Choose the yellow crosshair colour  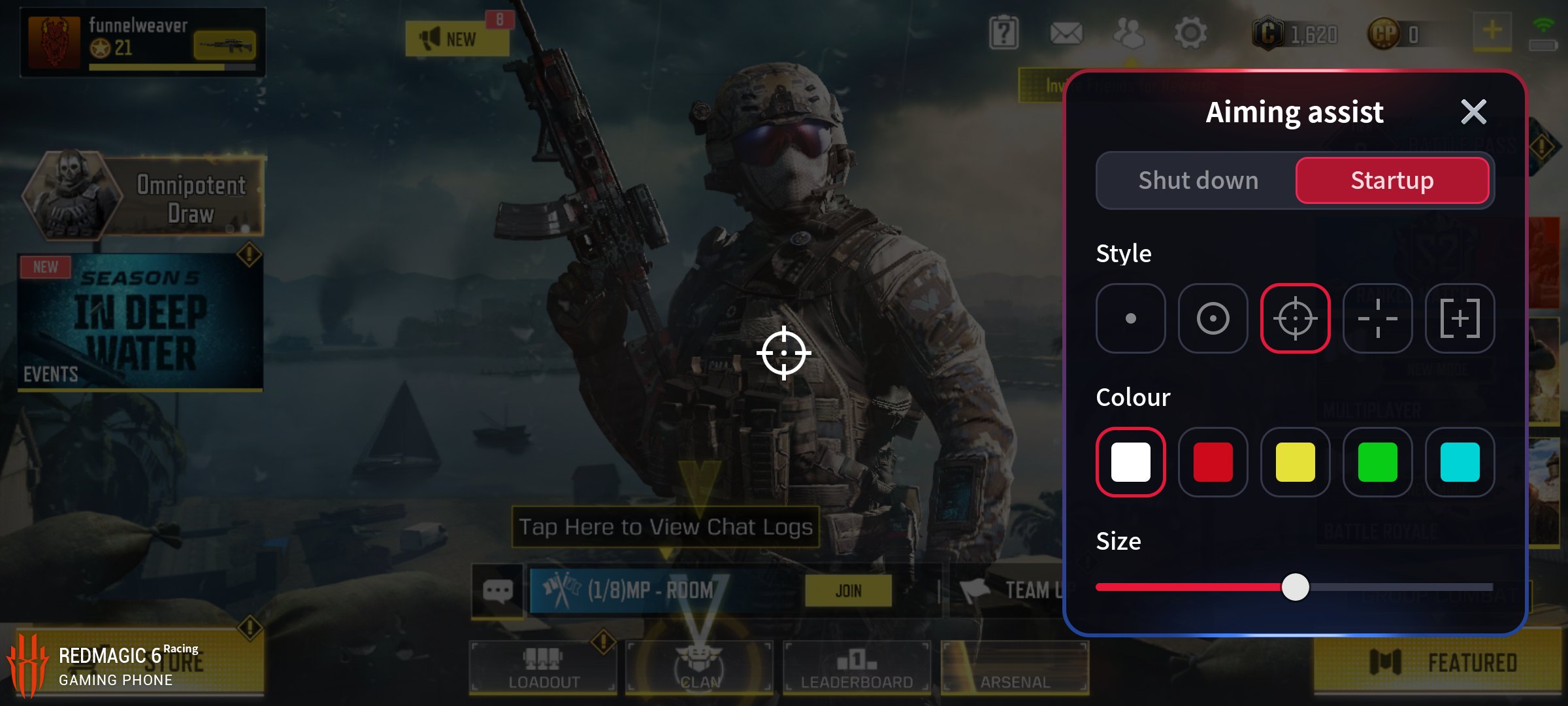tap(1295, 462)
